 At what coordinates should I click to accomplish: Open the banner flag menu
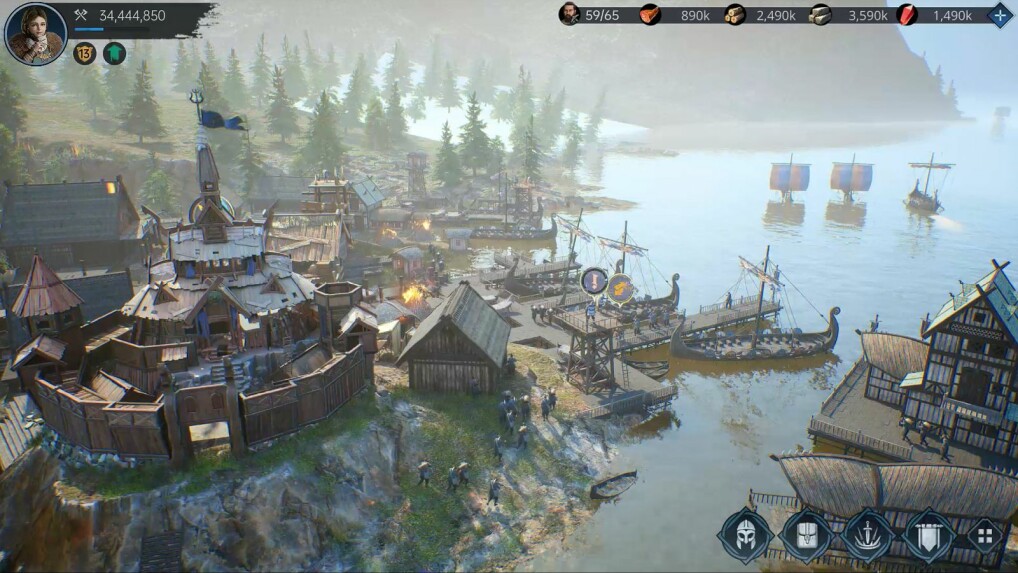928,536
